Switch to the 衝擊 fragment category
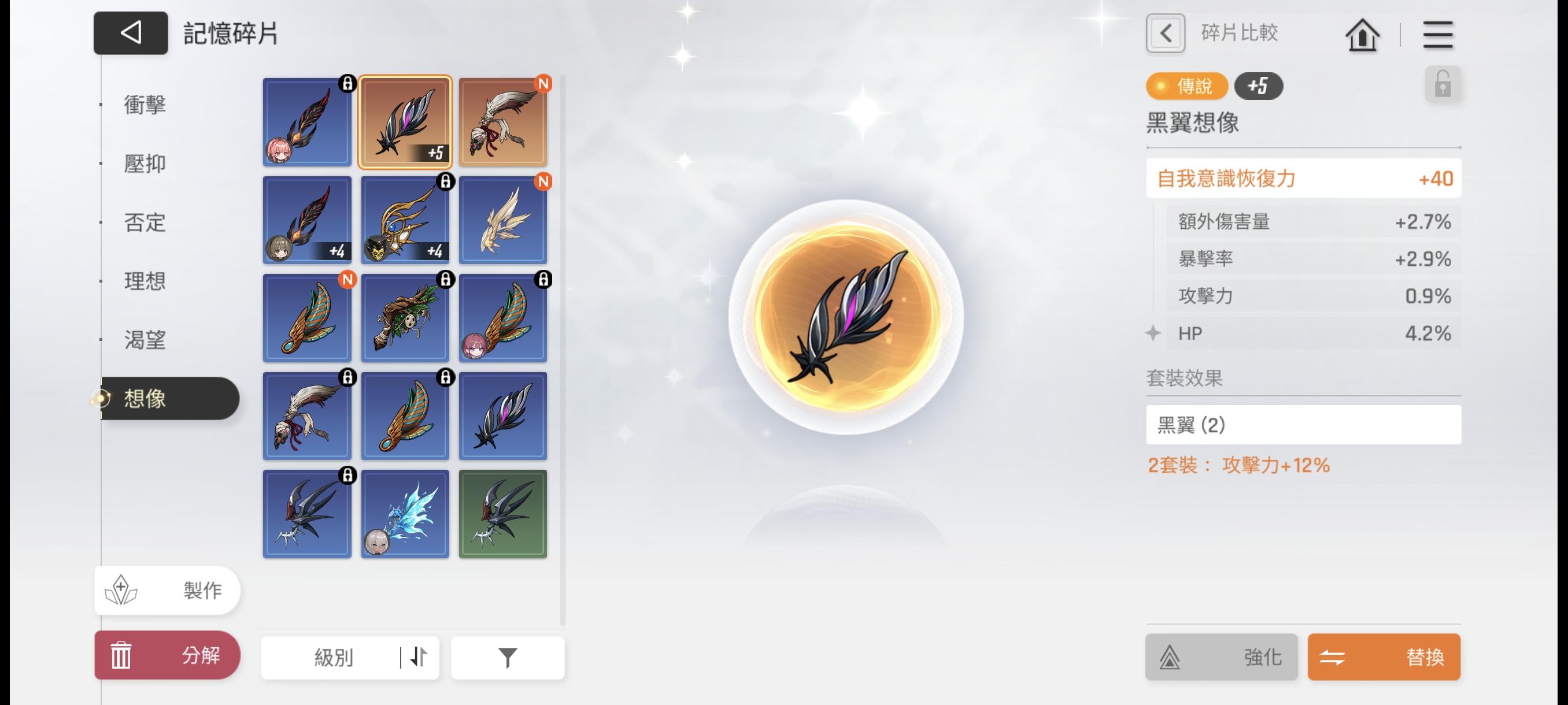This screenshot has width=1568, height=705. (145, 105)
